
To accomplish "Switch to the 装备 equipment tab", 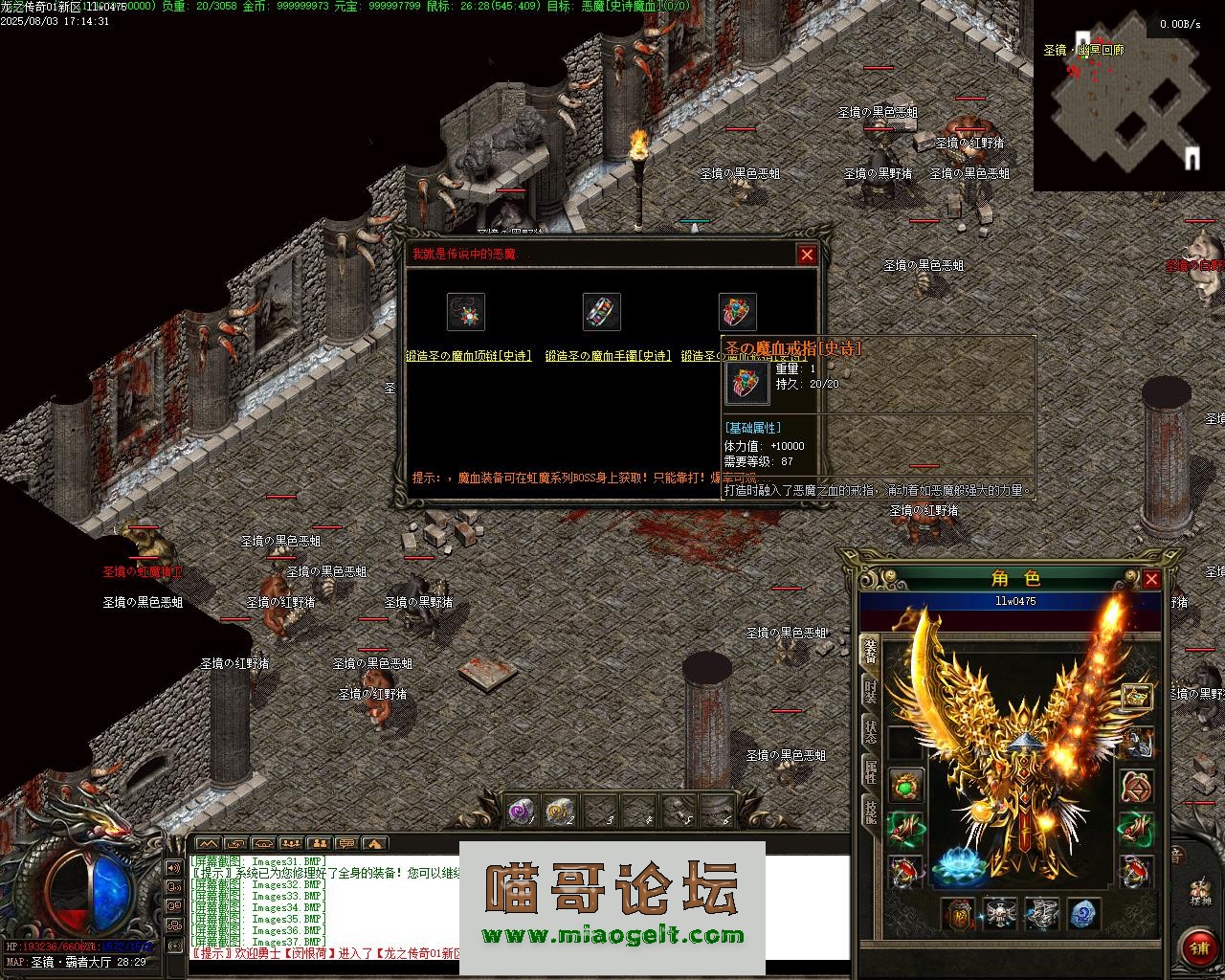I will click(x=870, y=650).
